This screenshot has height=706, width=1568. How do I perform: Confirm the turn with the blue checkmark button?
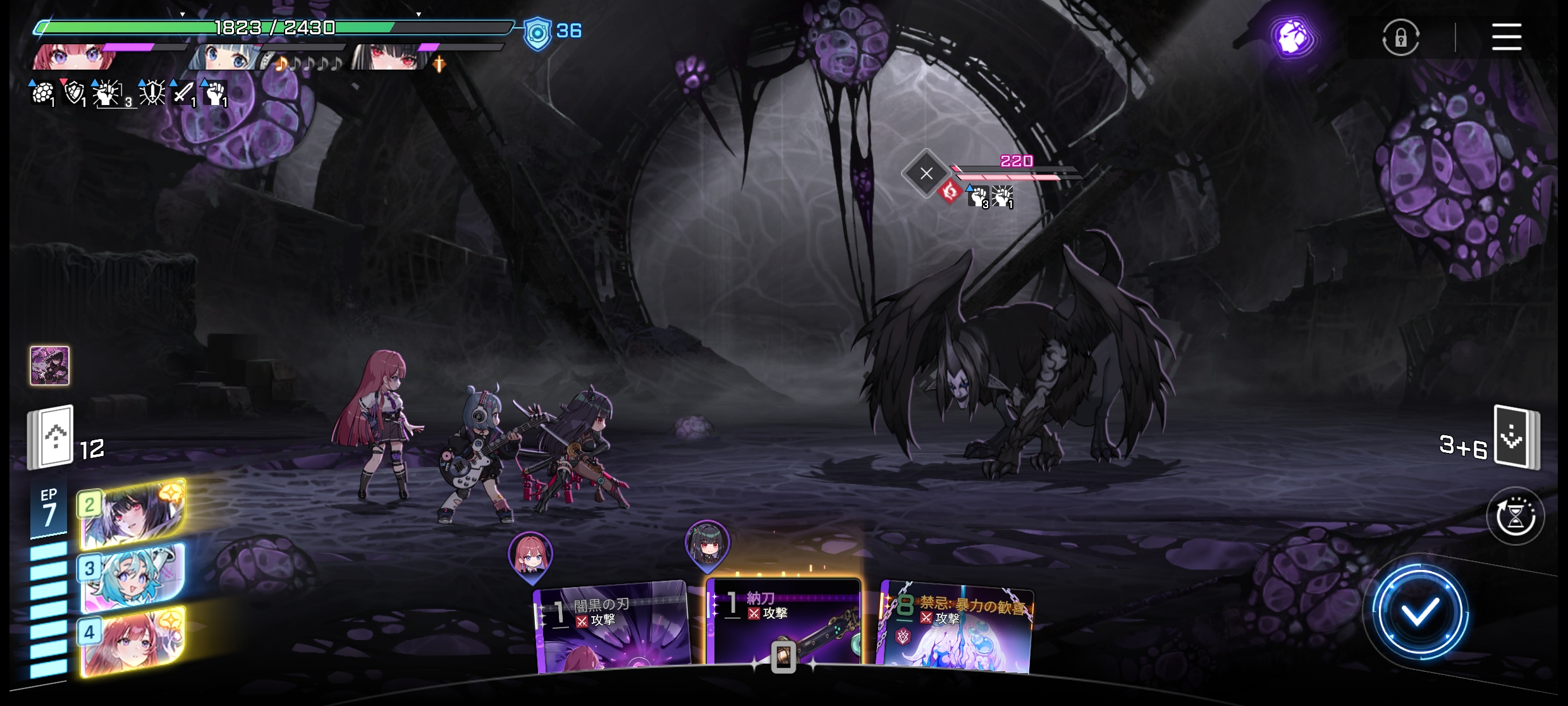click(x=1419, y=612)
